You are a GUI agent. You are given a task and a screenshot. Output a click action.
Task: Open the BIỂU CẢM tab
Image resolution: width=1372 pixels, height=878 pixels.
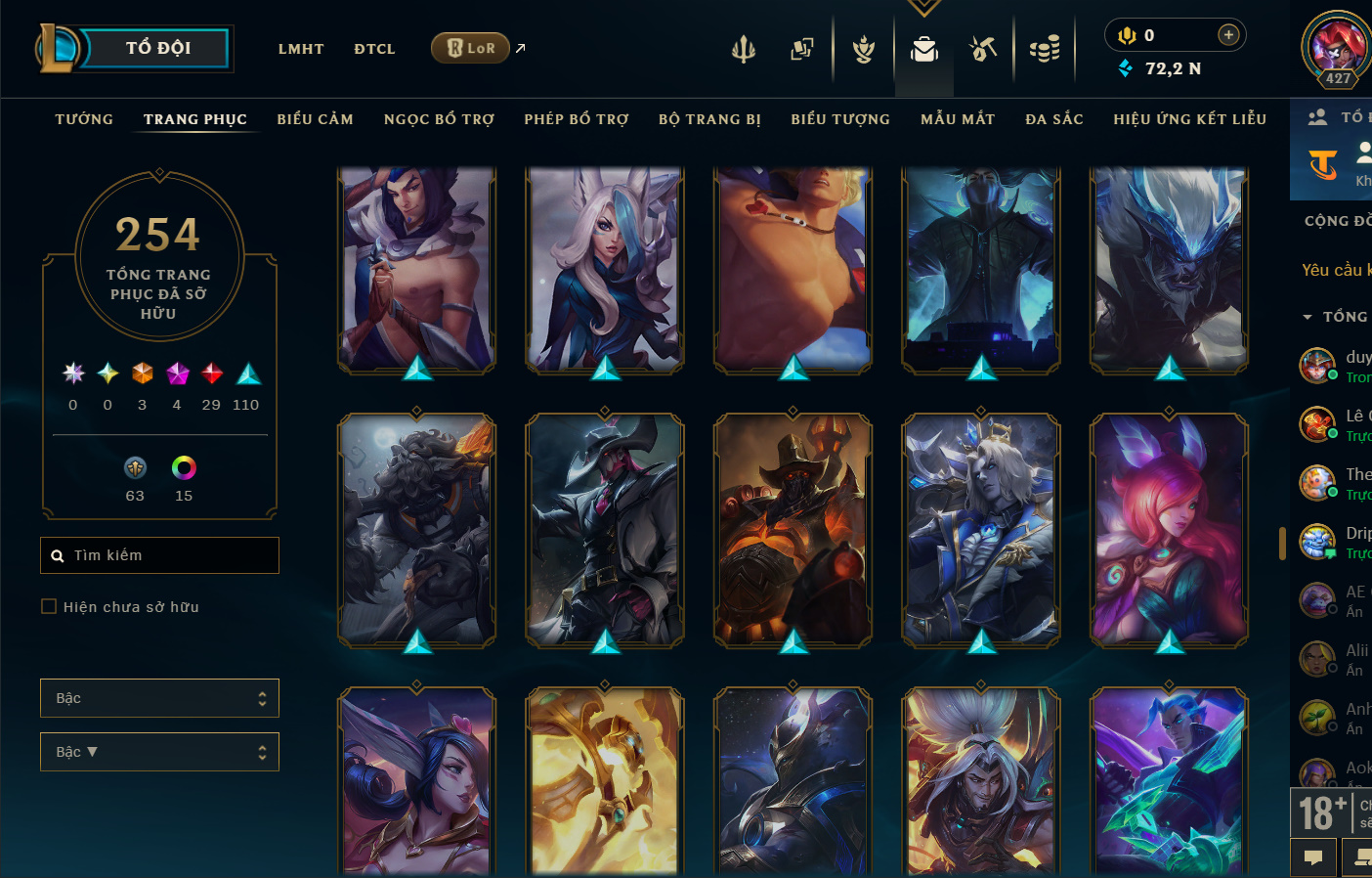[315, 119]
